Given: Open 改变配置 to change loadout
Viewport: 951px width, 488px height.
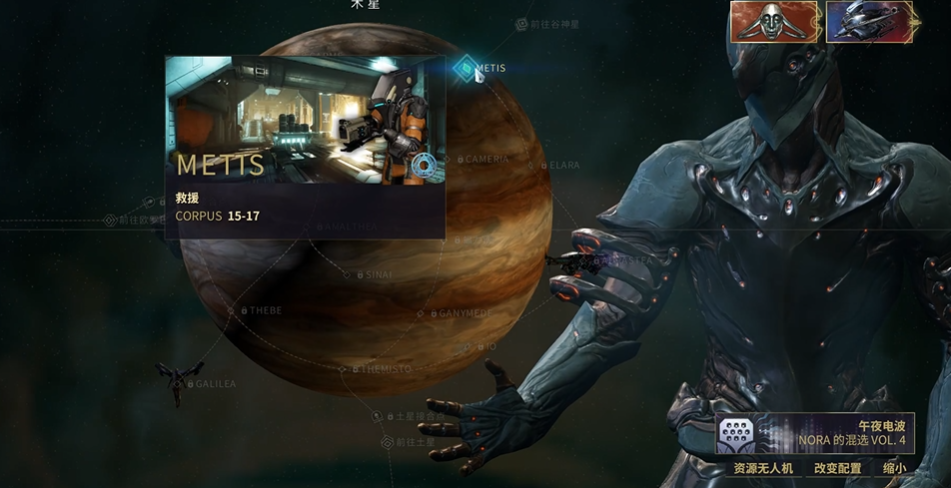Looking at the screenshot, I should [x=837, y=468].
